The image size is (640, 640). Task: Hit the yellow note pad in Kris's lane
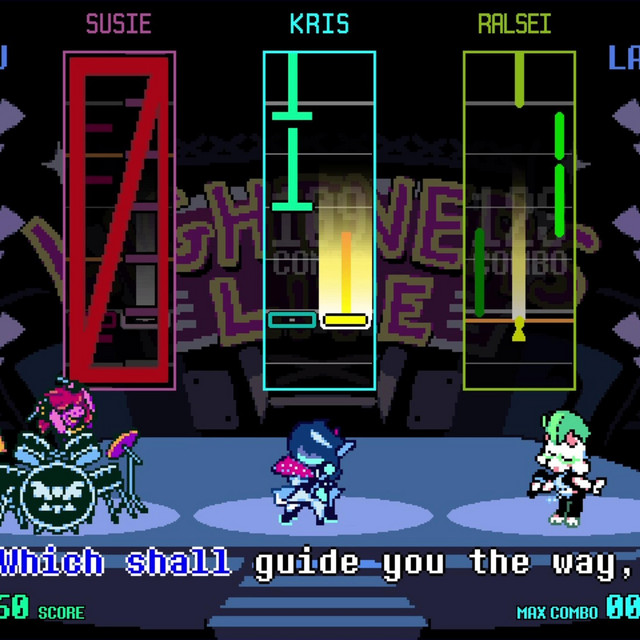pos(346,320)
